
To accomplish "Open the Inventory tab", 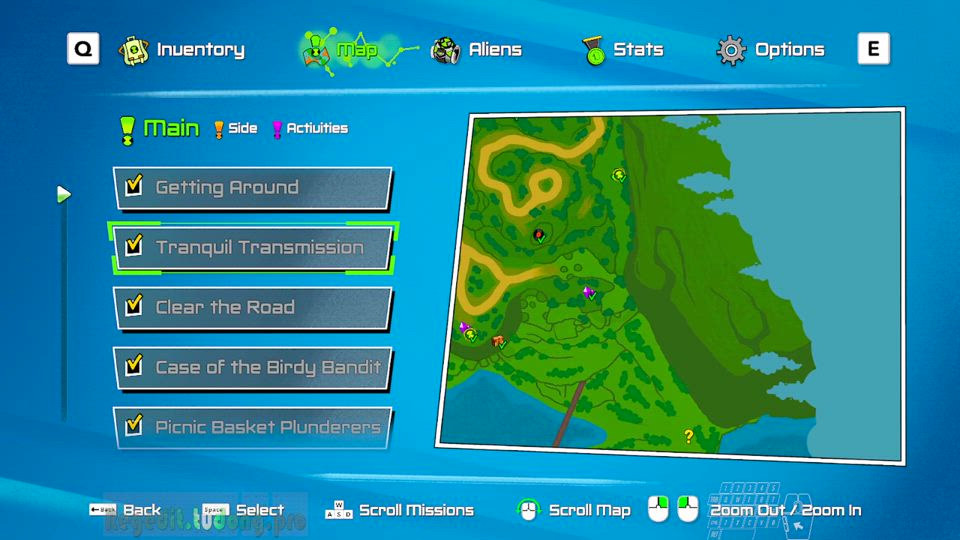I will pyautogui.click(x=182, y=49).
